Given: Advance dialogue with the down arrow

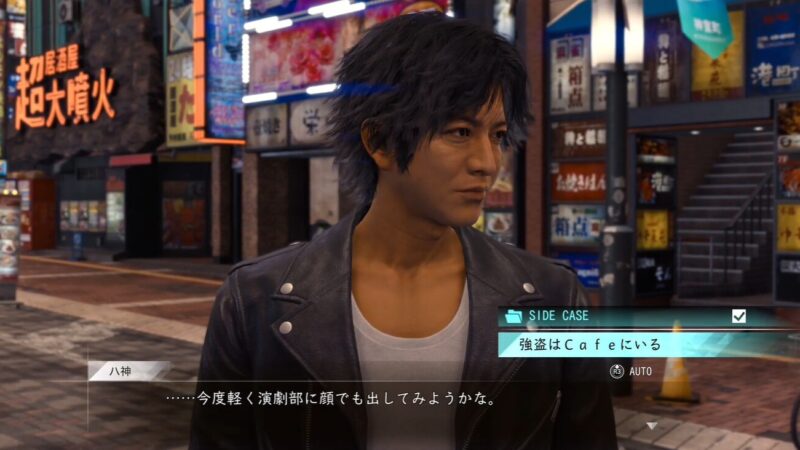Looking at the screenshot, I should (x=652, y=425).
